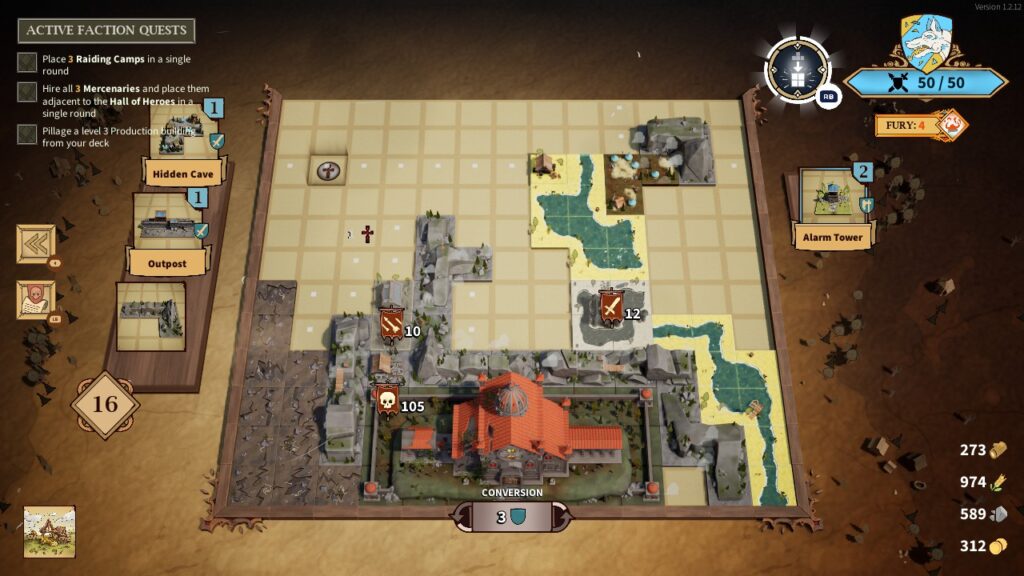Image resolution: width=1024 pixels, height=576 pixels.
Task: Choose the unlabeled L-shaped wall tile card
Action: point(151,316)
